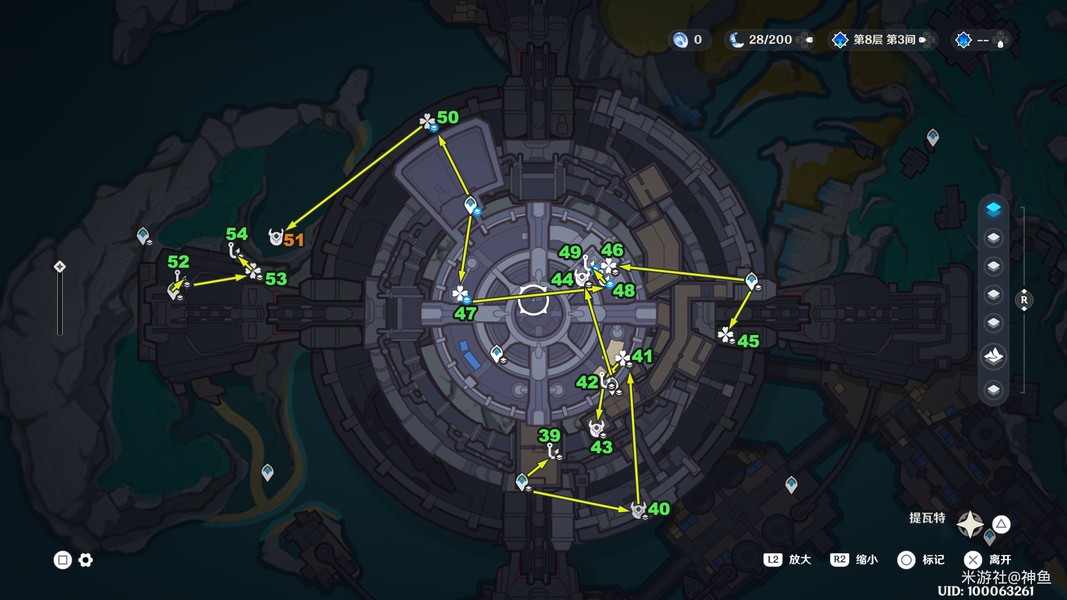Switch to the mountain-shaped surface layer
The width and height of the screenshot is (1067, 600).
[x=993, y=355]
